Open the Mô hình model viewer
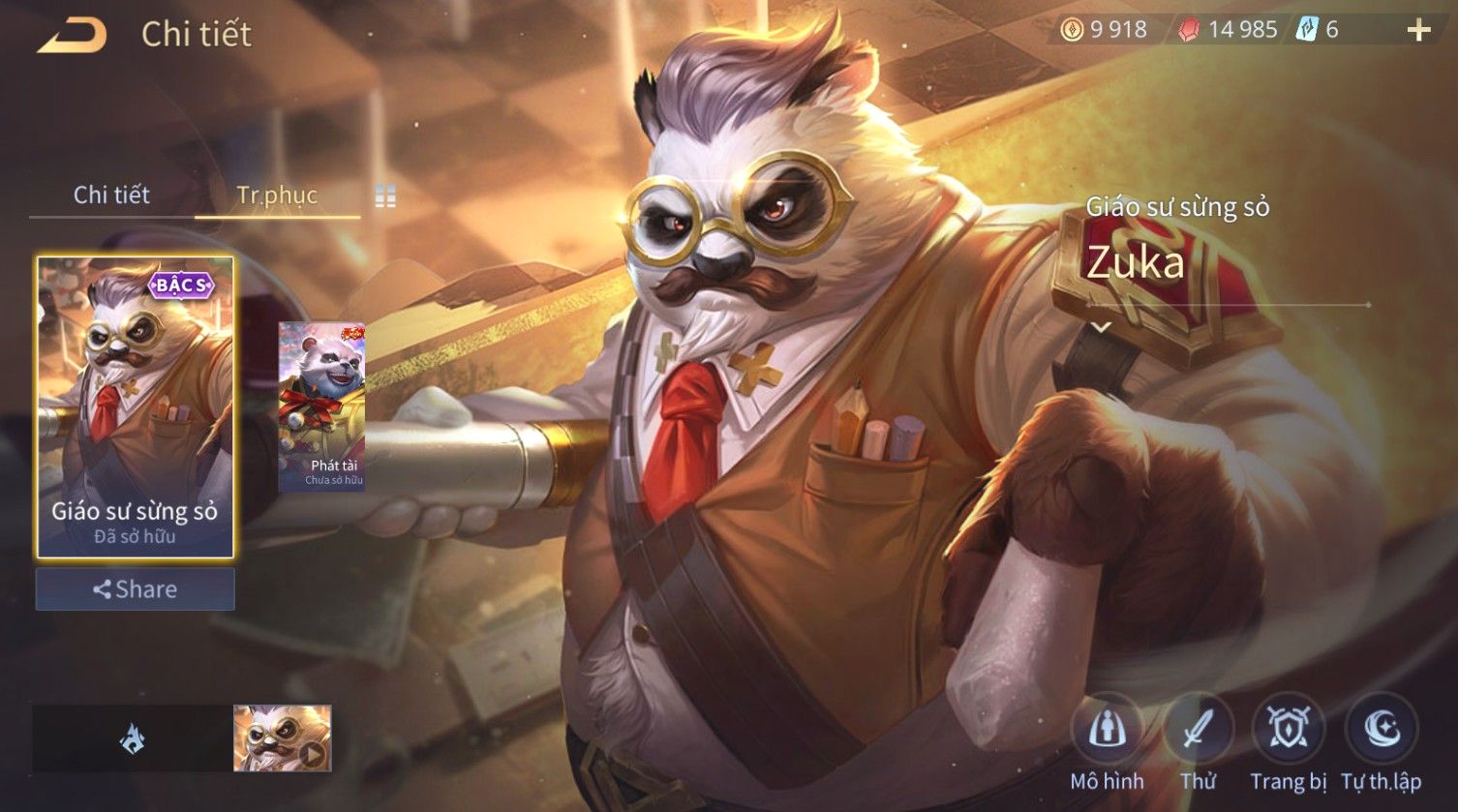 point(1107,732)
